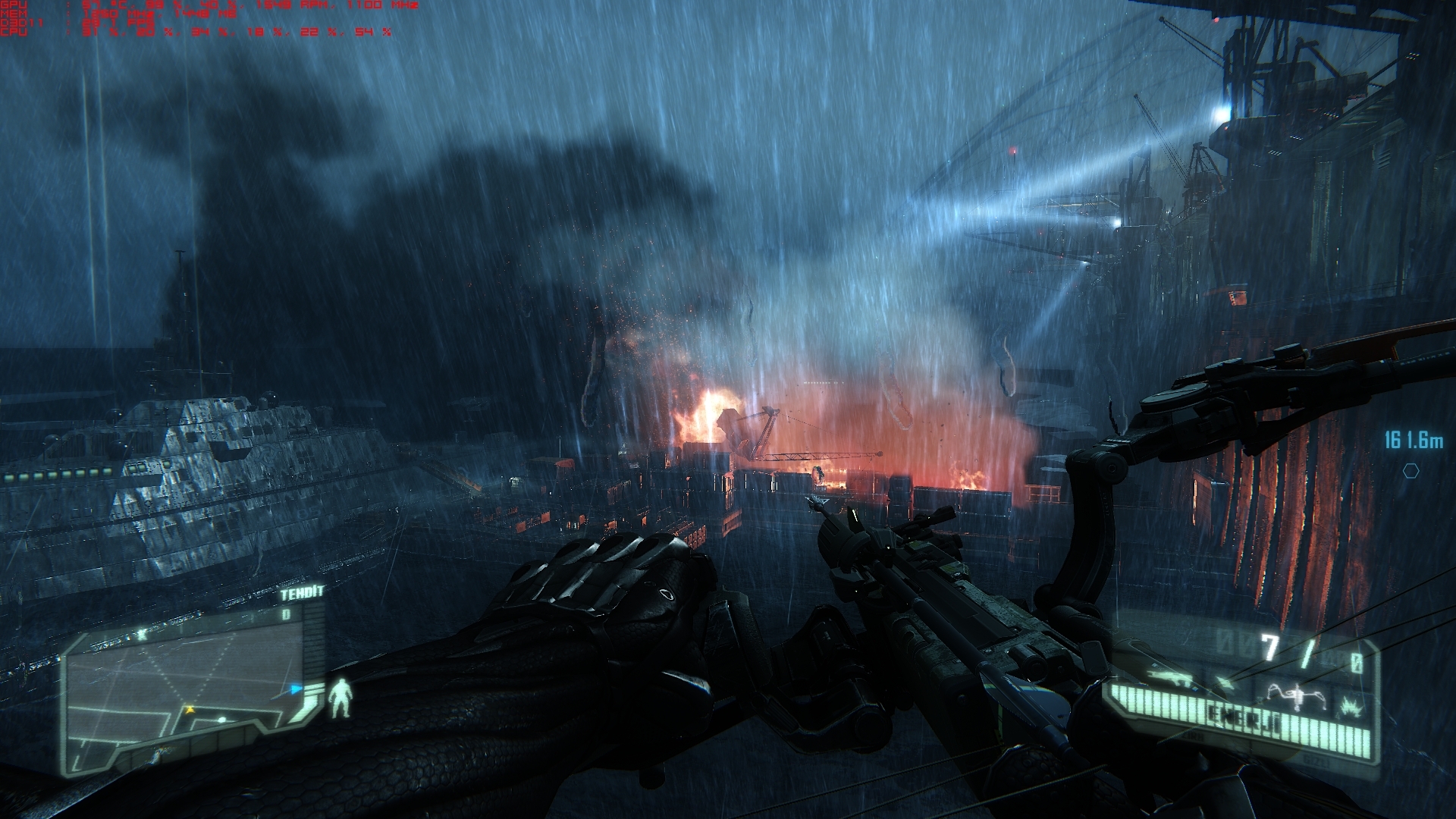
Task: Click the blue objective arrow on minimap
Action: [297, 690]
